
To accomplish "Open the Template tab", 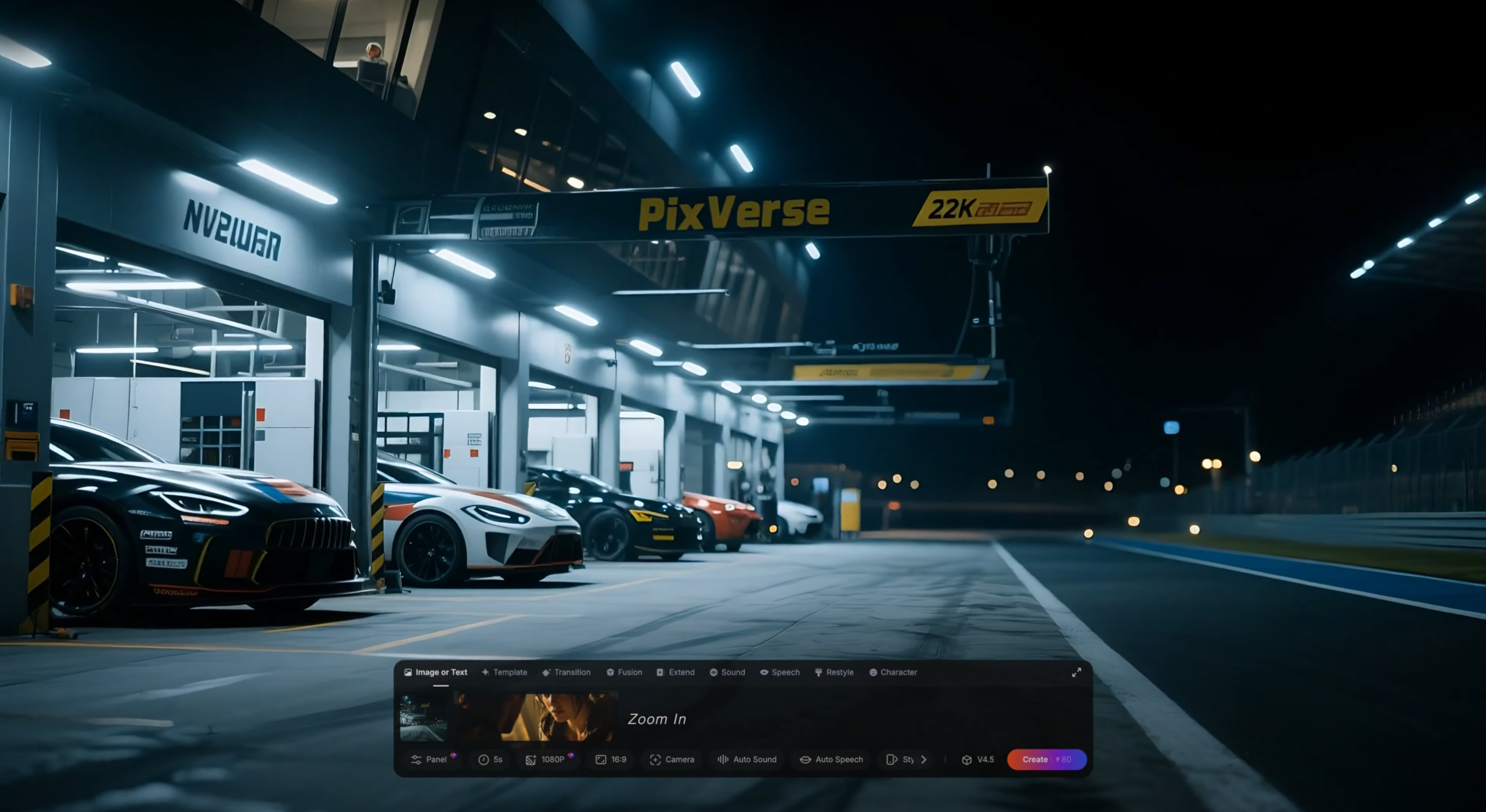I will pos(504,672).
